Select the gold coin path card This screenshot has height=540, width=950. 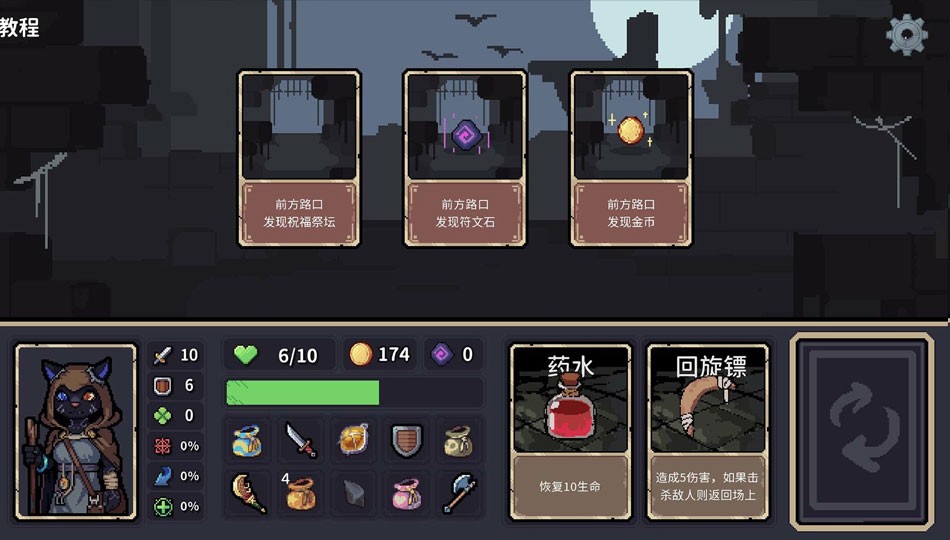click(x=631, y=158)
